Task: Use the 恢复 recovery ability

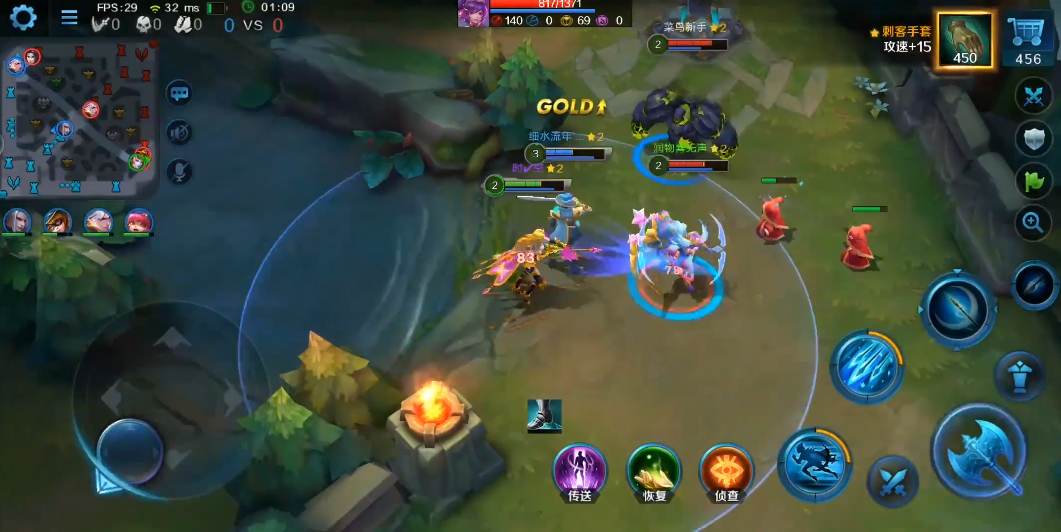Action: point(653,469)
